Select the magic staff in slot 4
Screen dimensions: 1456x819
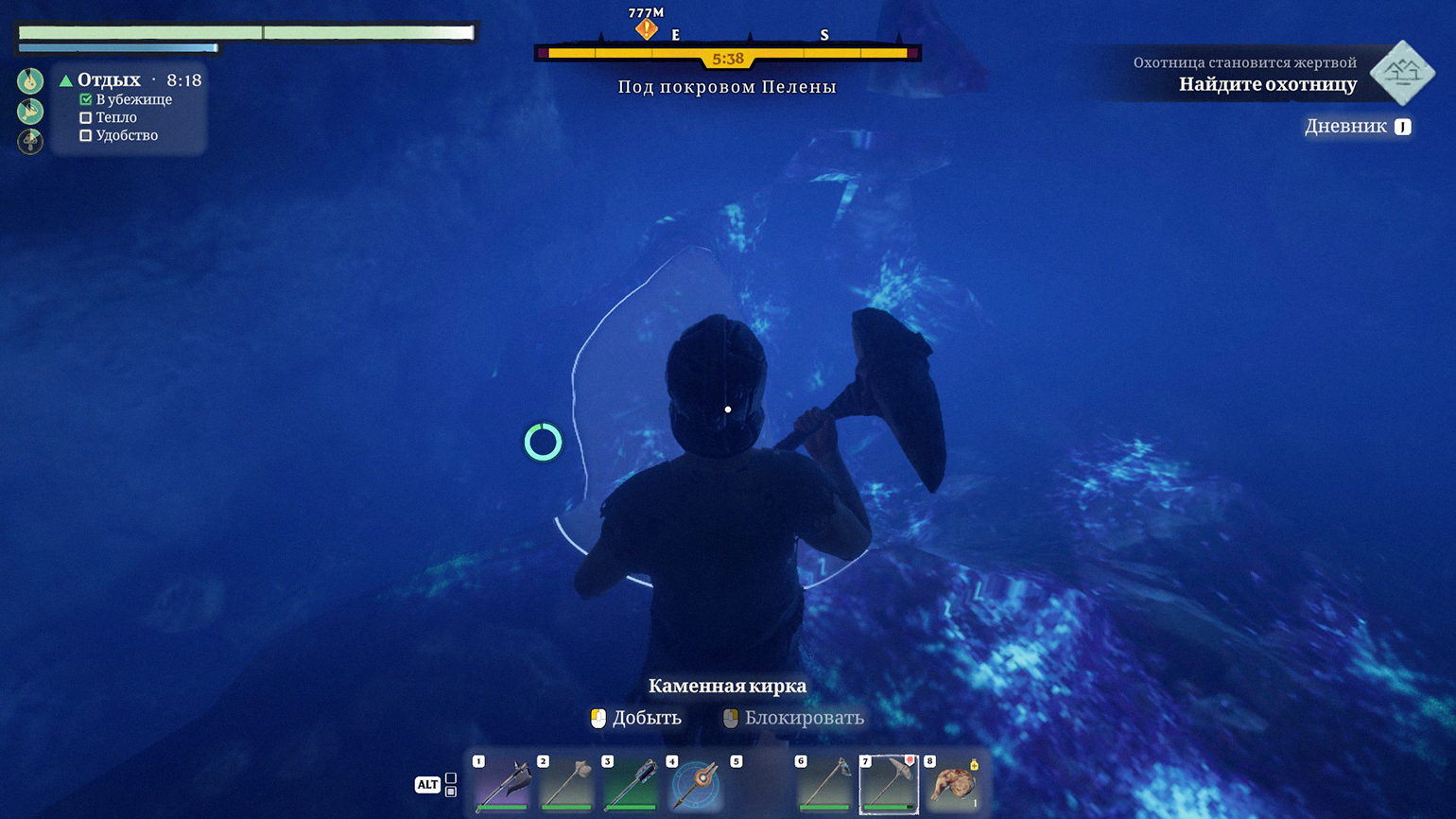click(x=696, y=783)
